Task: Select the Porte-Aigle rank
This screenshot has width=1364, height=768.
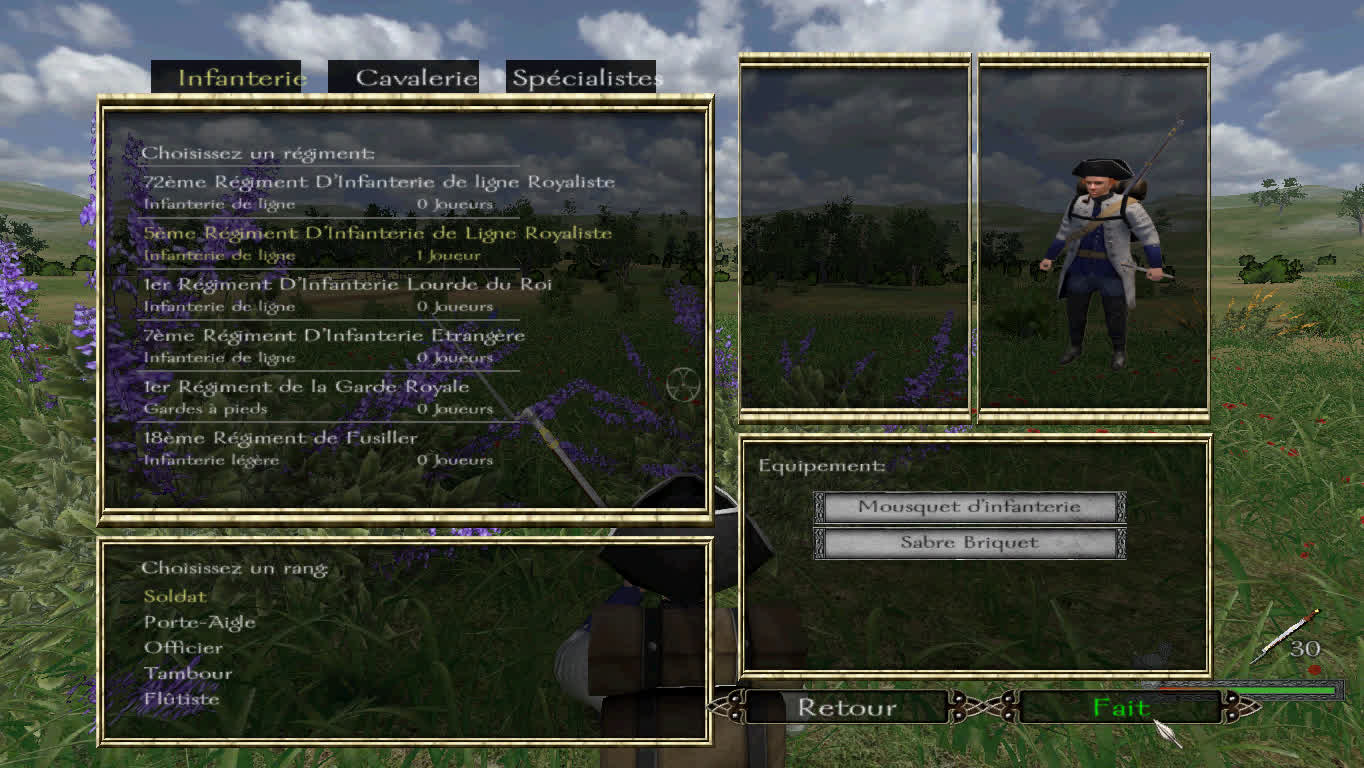Action: (x=200, y=622)
